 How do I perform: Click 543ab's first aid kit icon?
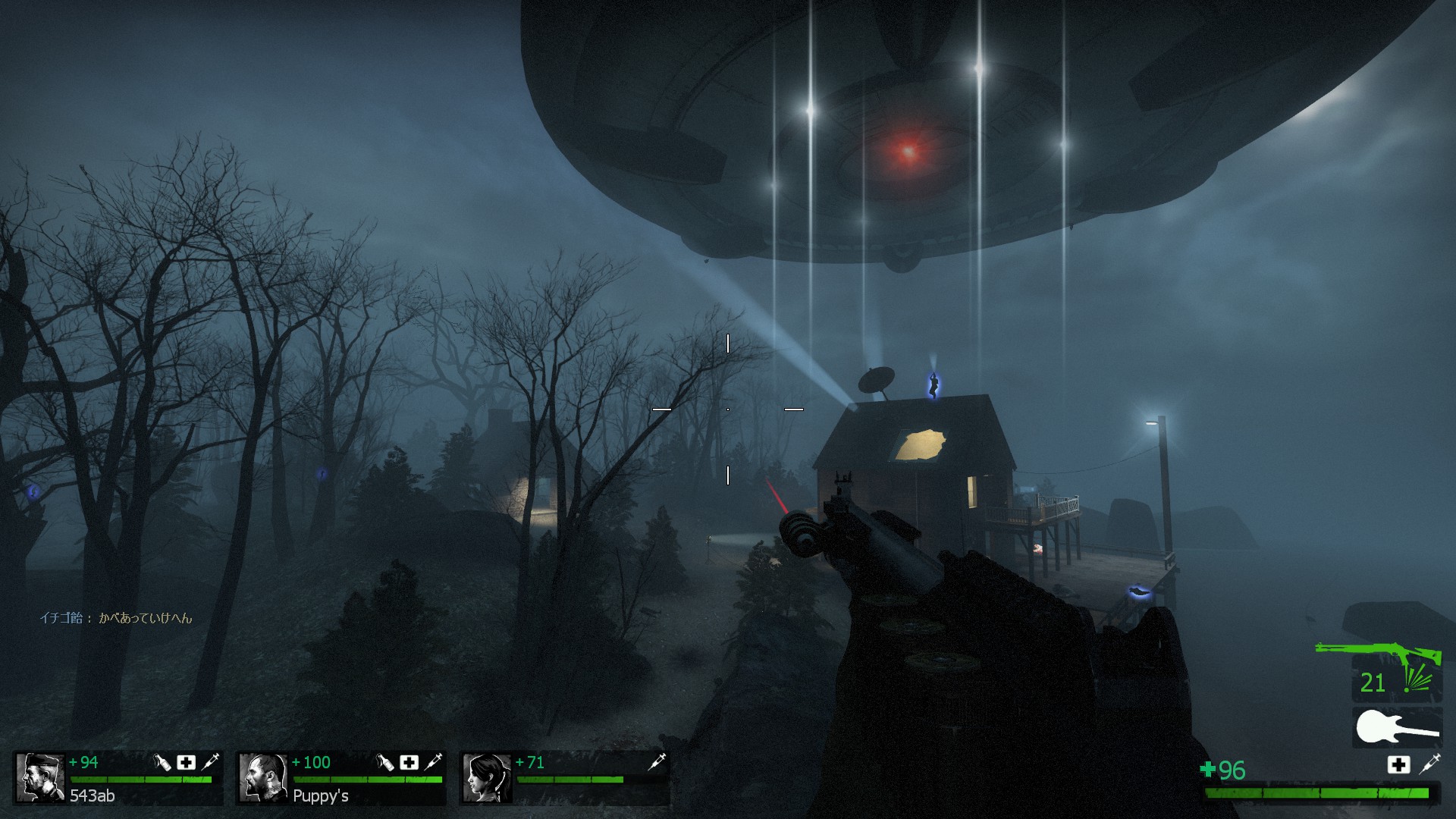186,762
